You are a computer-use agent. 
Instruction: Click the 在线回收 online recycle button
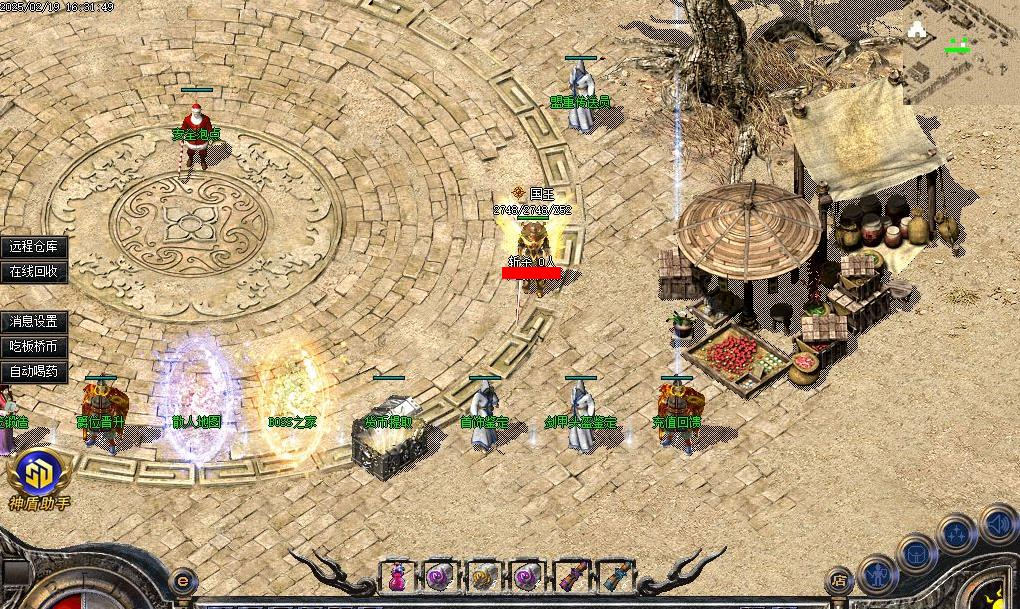pyautogui.click(x=34, y=271)
